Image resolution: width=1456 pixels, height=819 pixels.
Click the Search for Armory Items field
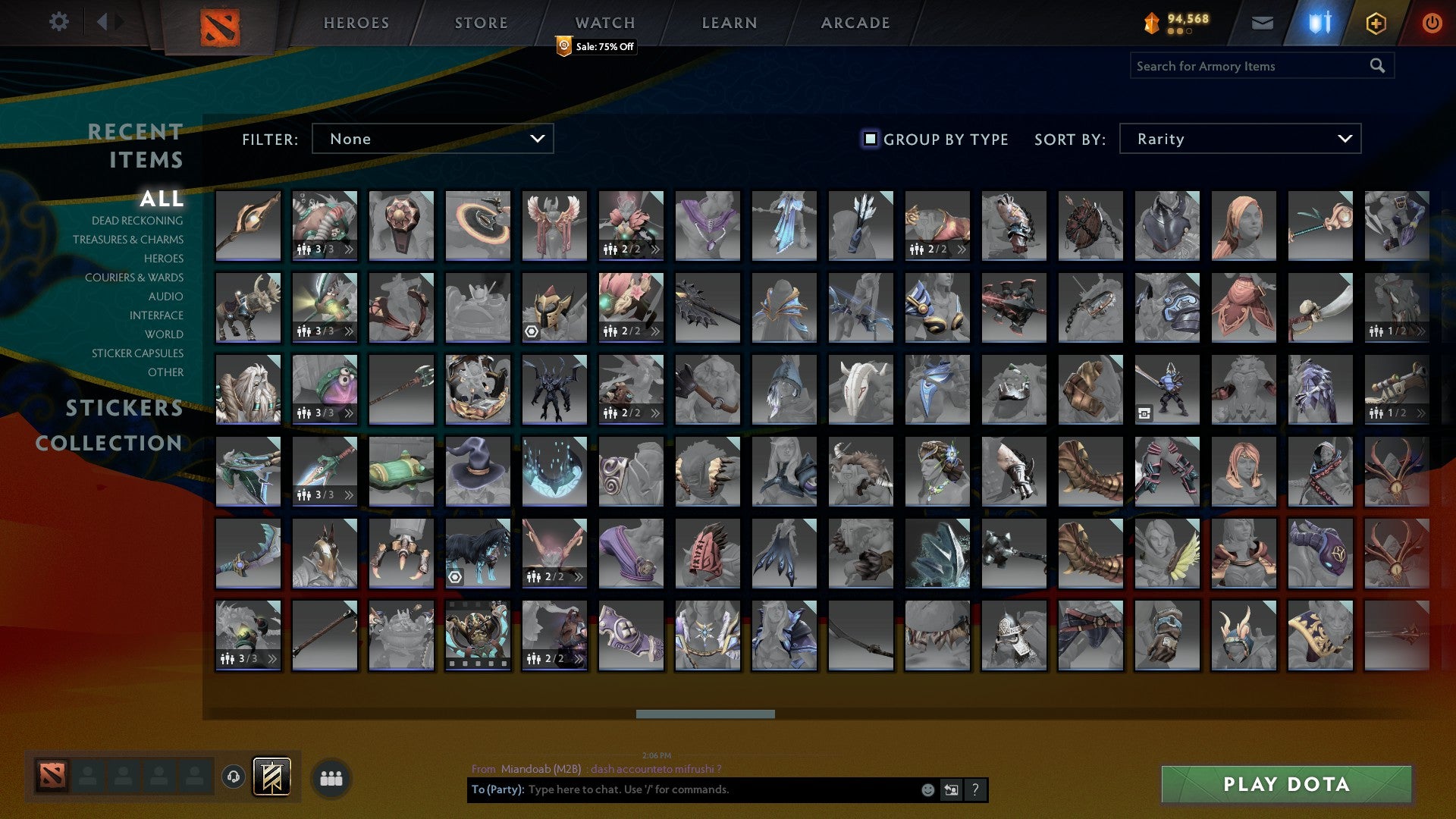click(x=1244, y=66)
